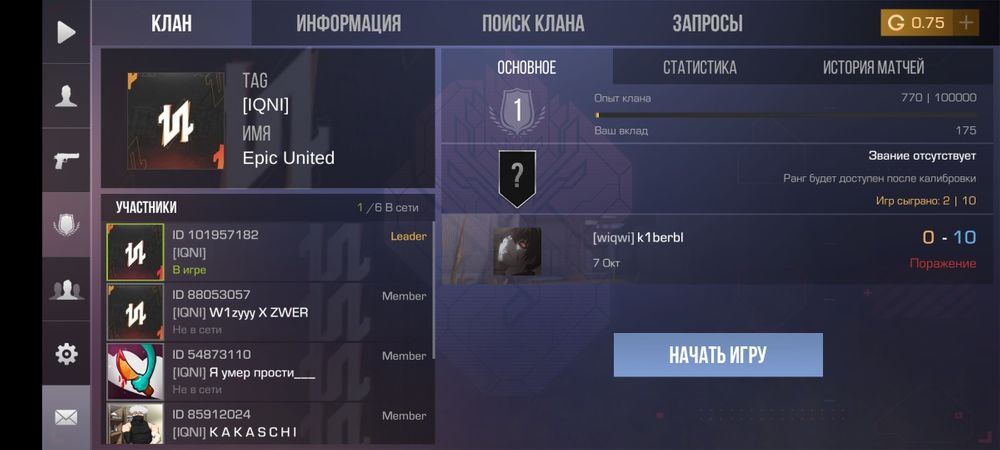Open the play arrow sidebar icon
The width and height of the screenshot is (1000, 450).
pos(66,32)
